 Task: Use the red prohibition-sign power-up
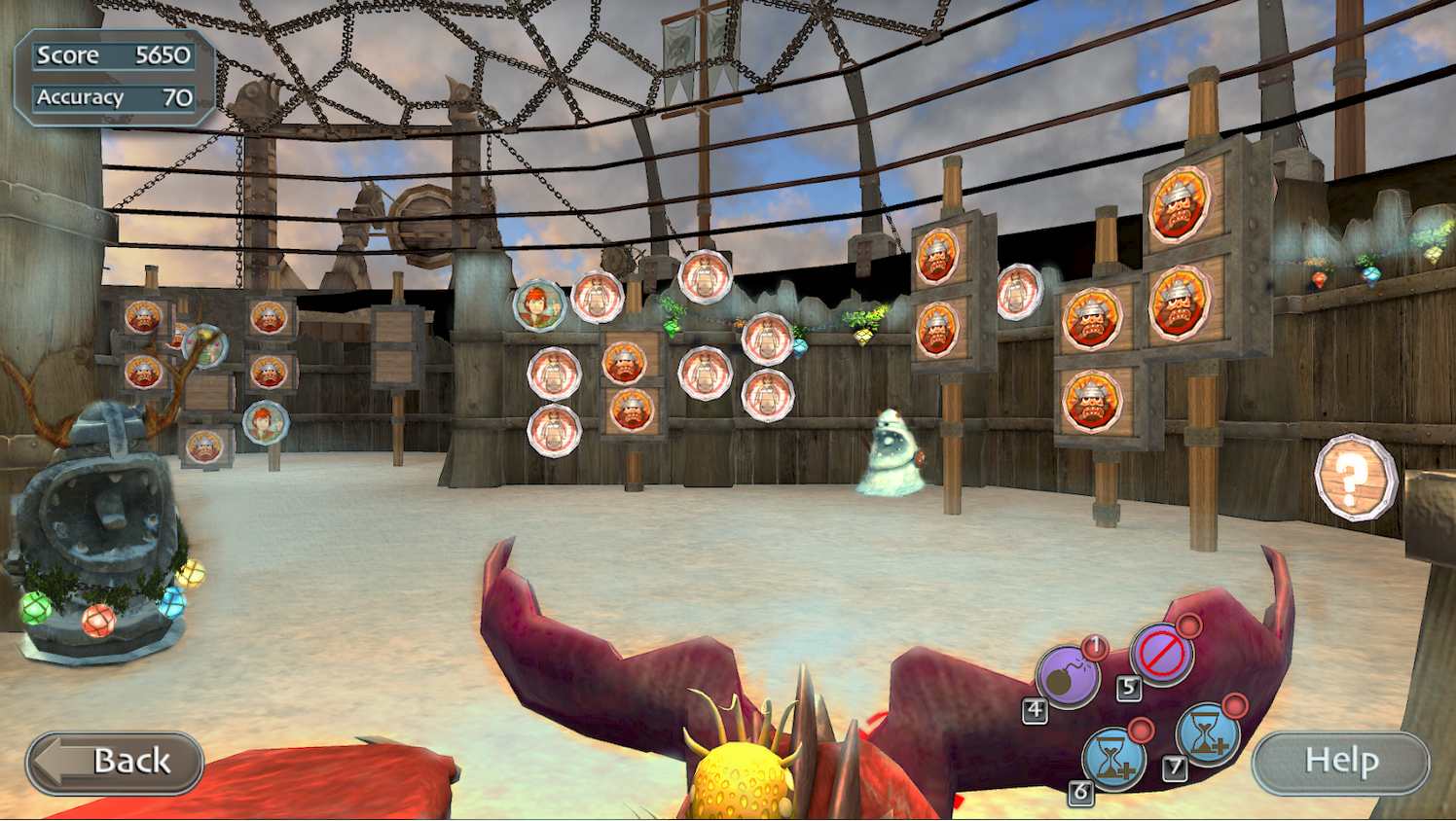click(x=1161, y=654)
